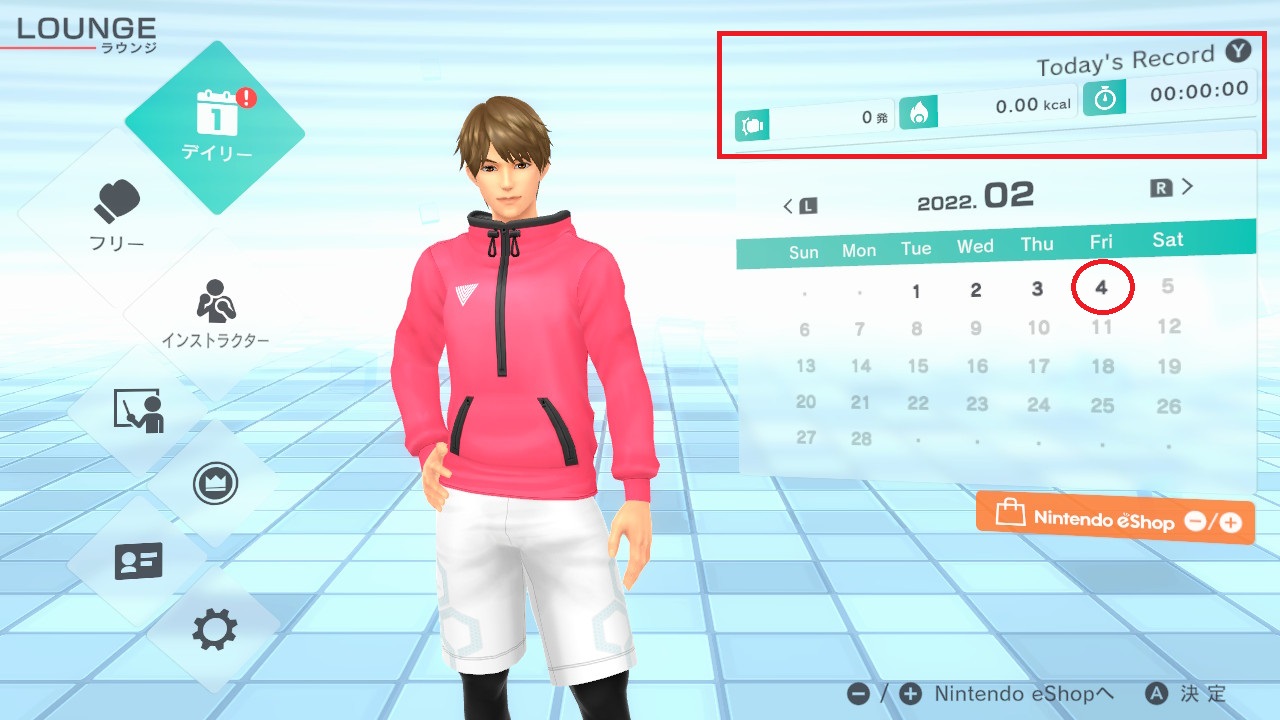Go to the previous month with the L arrow
1280x720 pixels.
pos(799,203)
